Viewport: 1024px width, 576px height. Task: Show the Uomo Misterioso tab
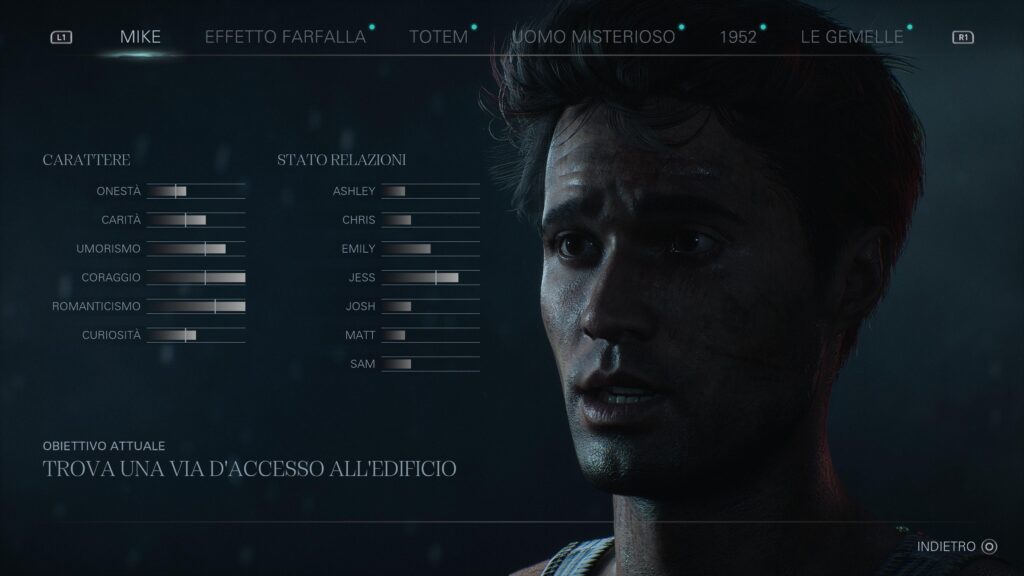[x=593, y=37]
